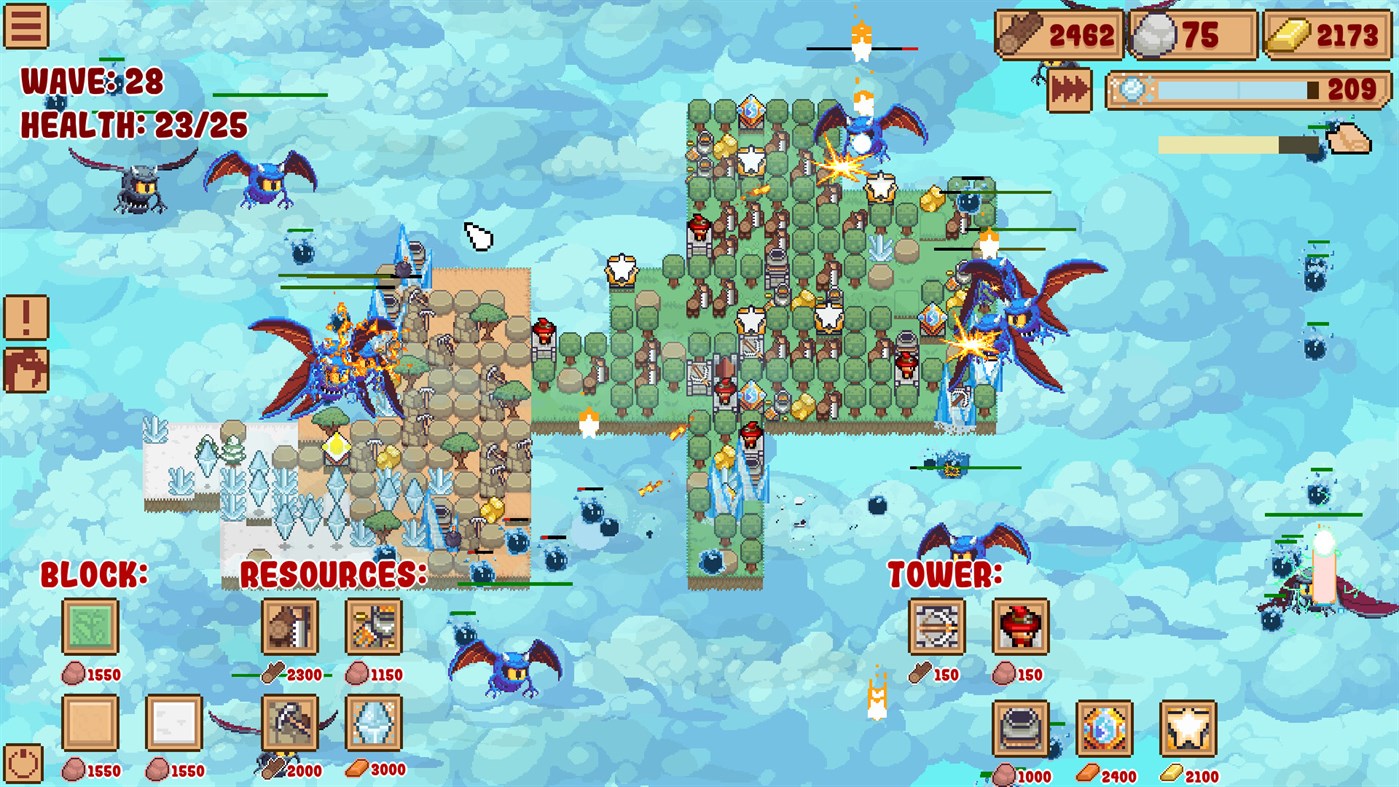Select the grass block for placement
This screenshot has width=1399, height=787.
point(90,623)
